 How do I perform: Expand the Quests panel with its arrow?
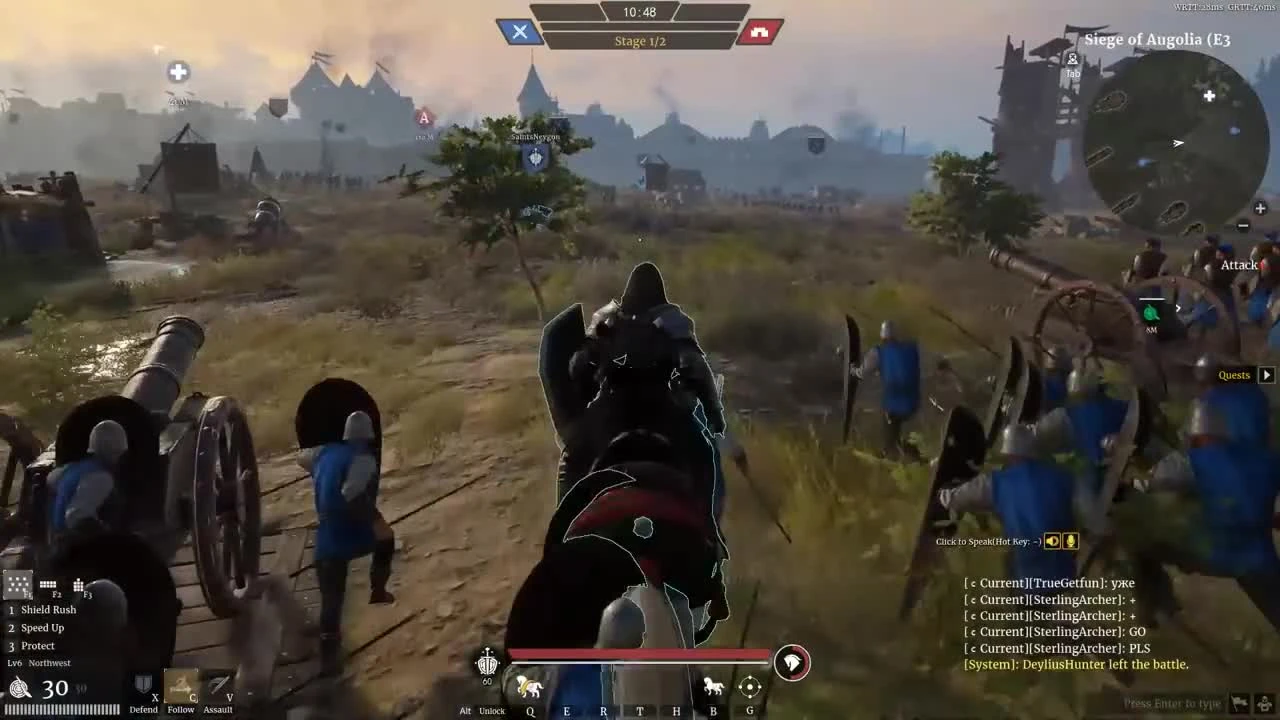click(x=1266, y=374)
